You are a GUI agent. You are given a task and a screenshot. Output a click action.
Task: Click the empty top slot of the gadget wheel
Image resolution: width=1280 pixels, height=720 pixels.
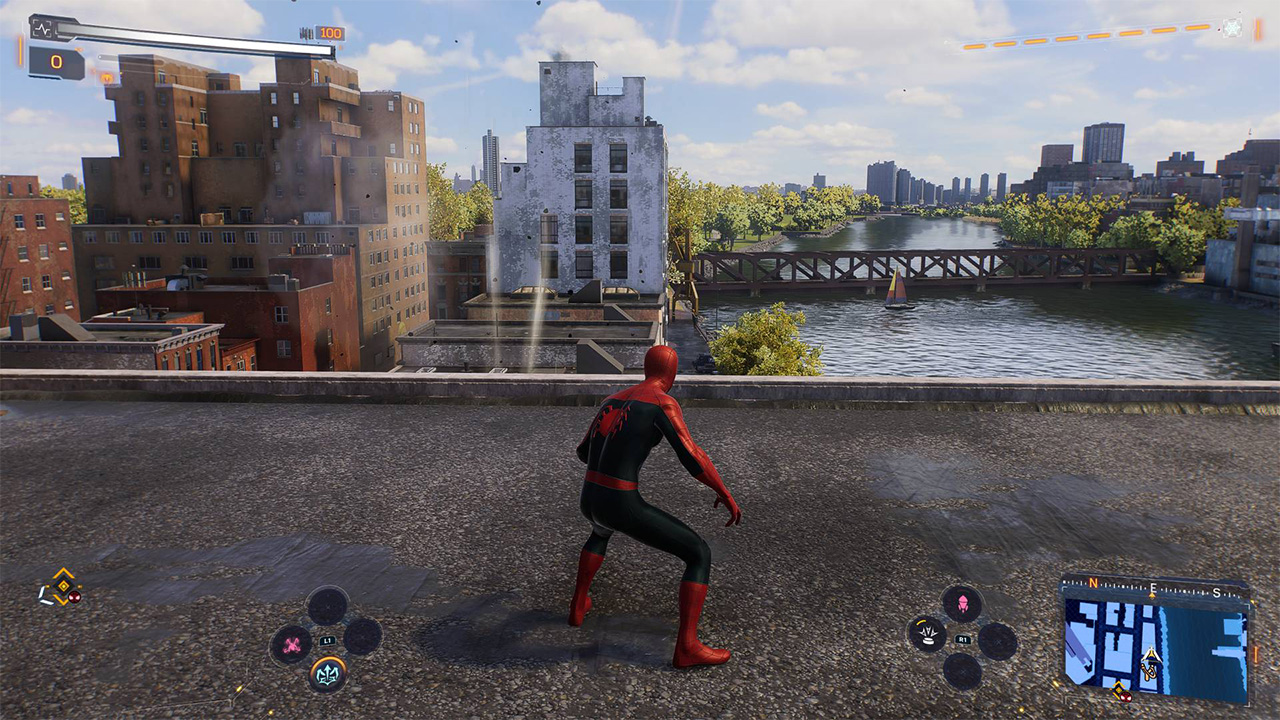tap(328, 607)
